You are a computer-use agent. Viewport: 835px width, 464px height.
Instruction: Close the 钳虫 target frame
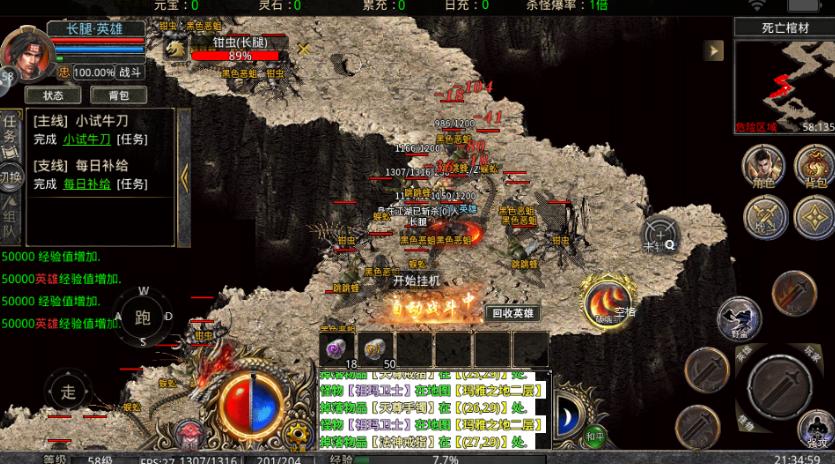pos(304,47)
